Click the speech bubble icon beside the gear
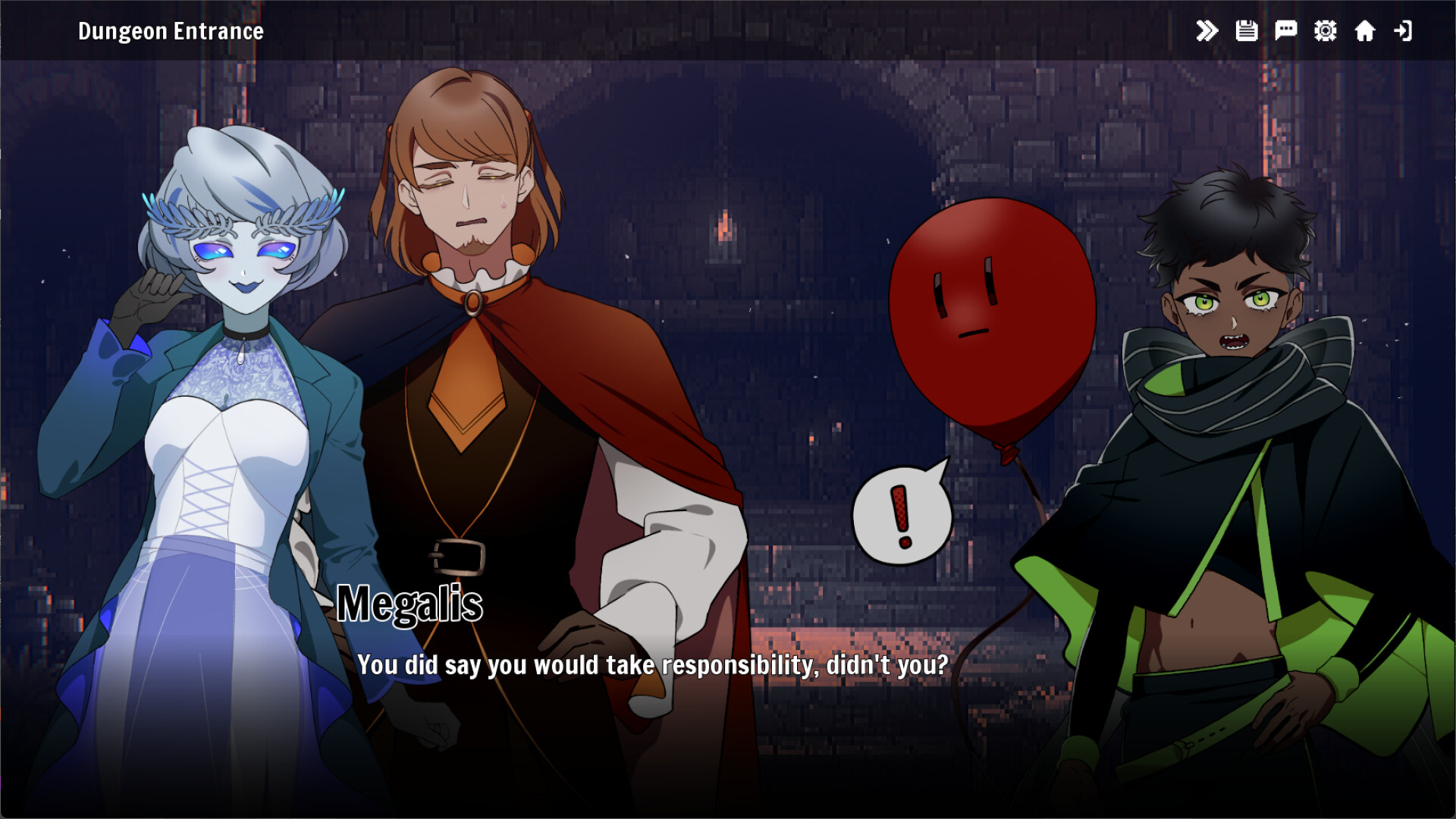The width and height of the screenshot is (1456, 819). pos(1286,30)
